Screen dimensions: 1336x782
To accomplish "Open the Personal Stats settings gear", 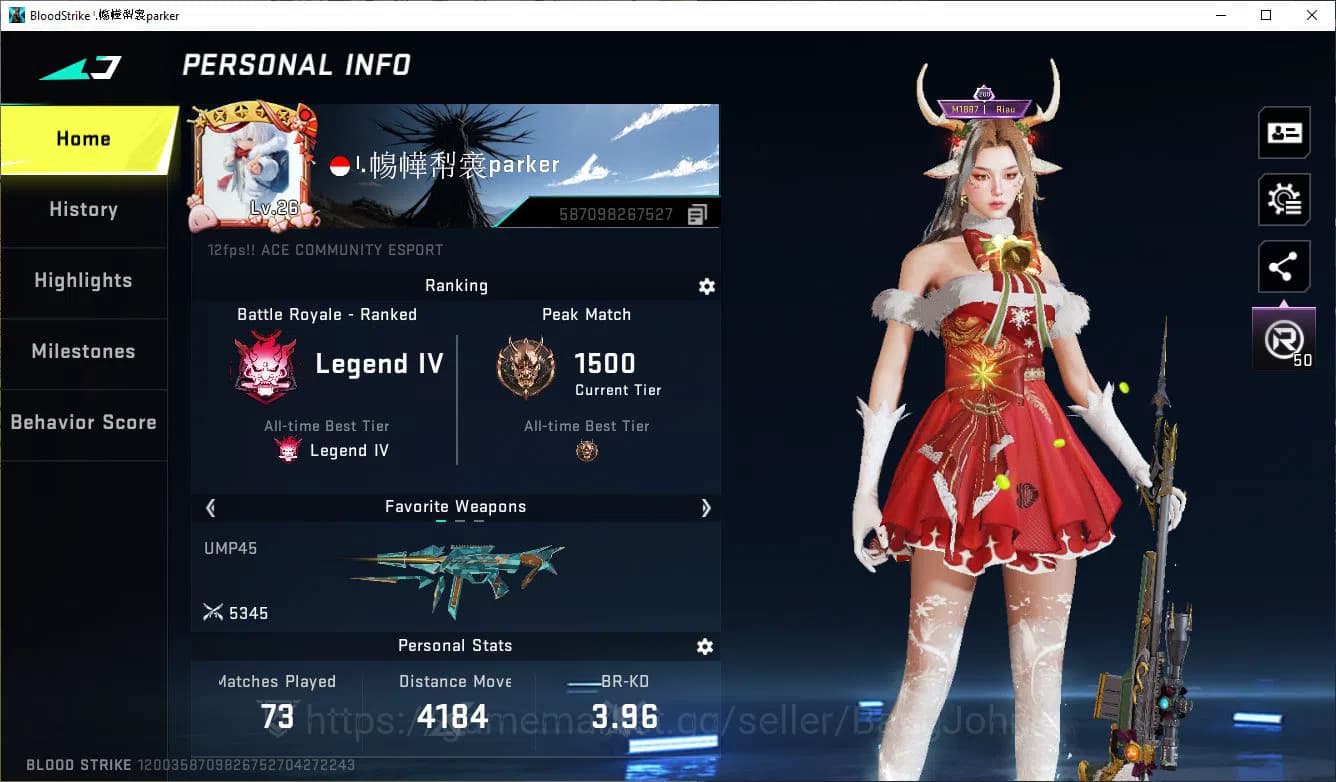I will 705,647.
